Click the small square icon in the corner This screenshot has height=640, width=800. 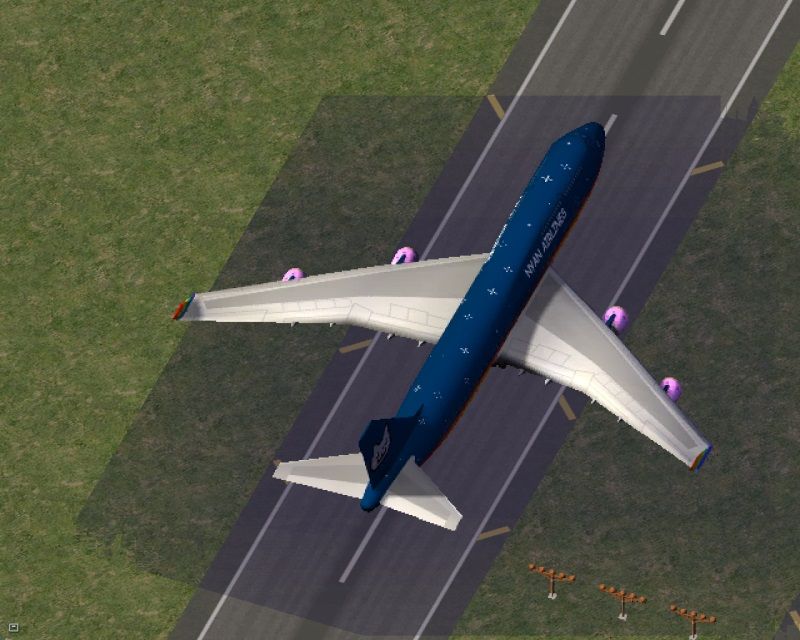point(13,628)
